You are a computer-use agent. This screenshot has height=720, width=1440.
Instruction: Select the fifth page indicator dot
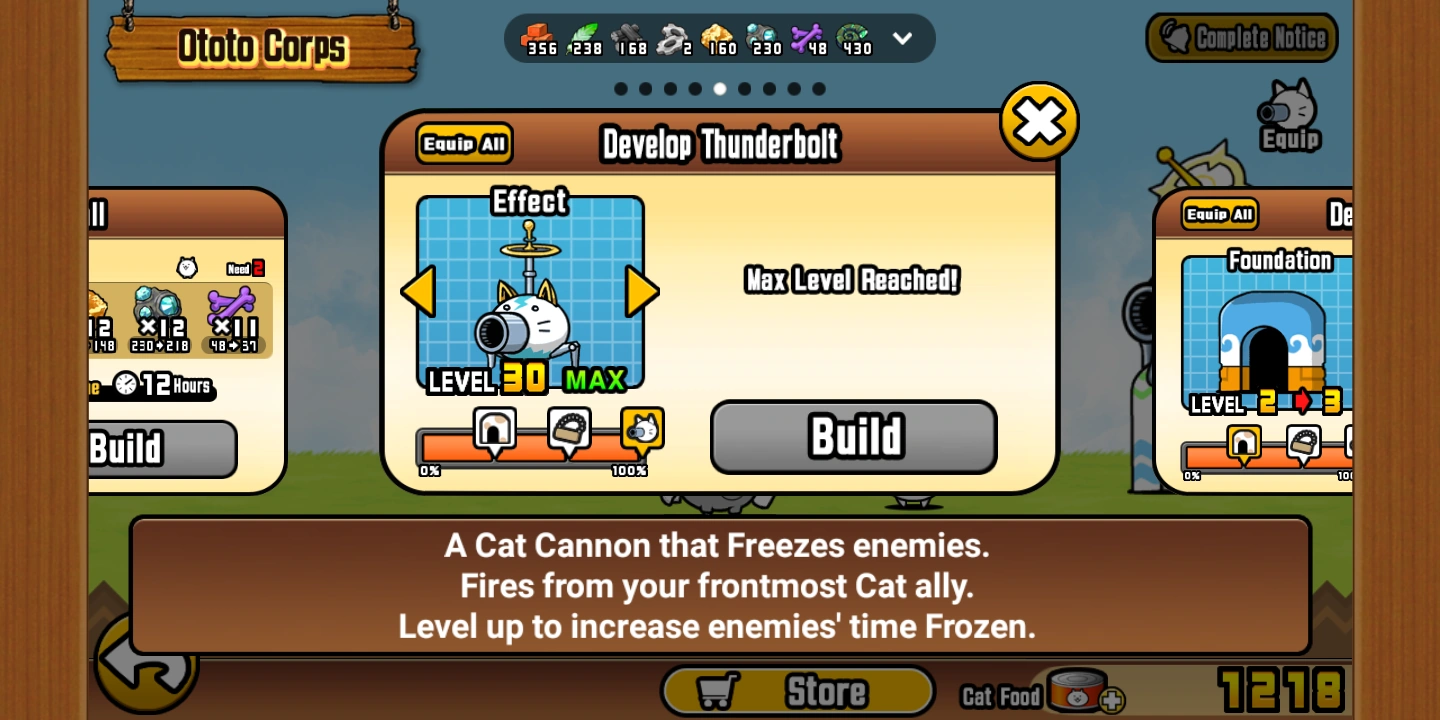[719, 89]
